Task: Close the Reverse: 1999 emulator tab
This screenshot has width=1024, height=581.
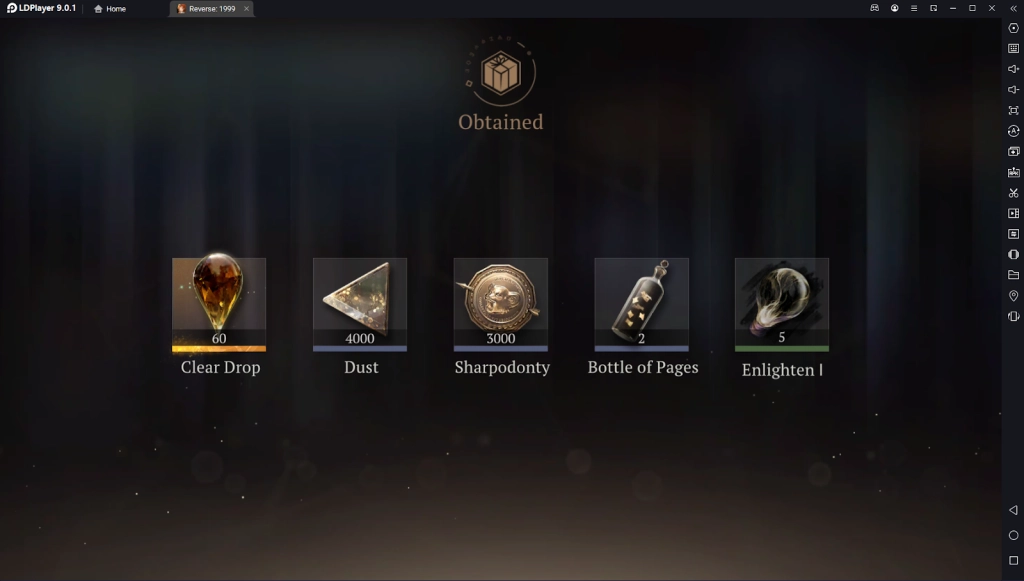Action: point(246,9)
